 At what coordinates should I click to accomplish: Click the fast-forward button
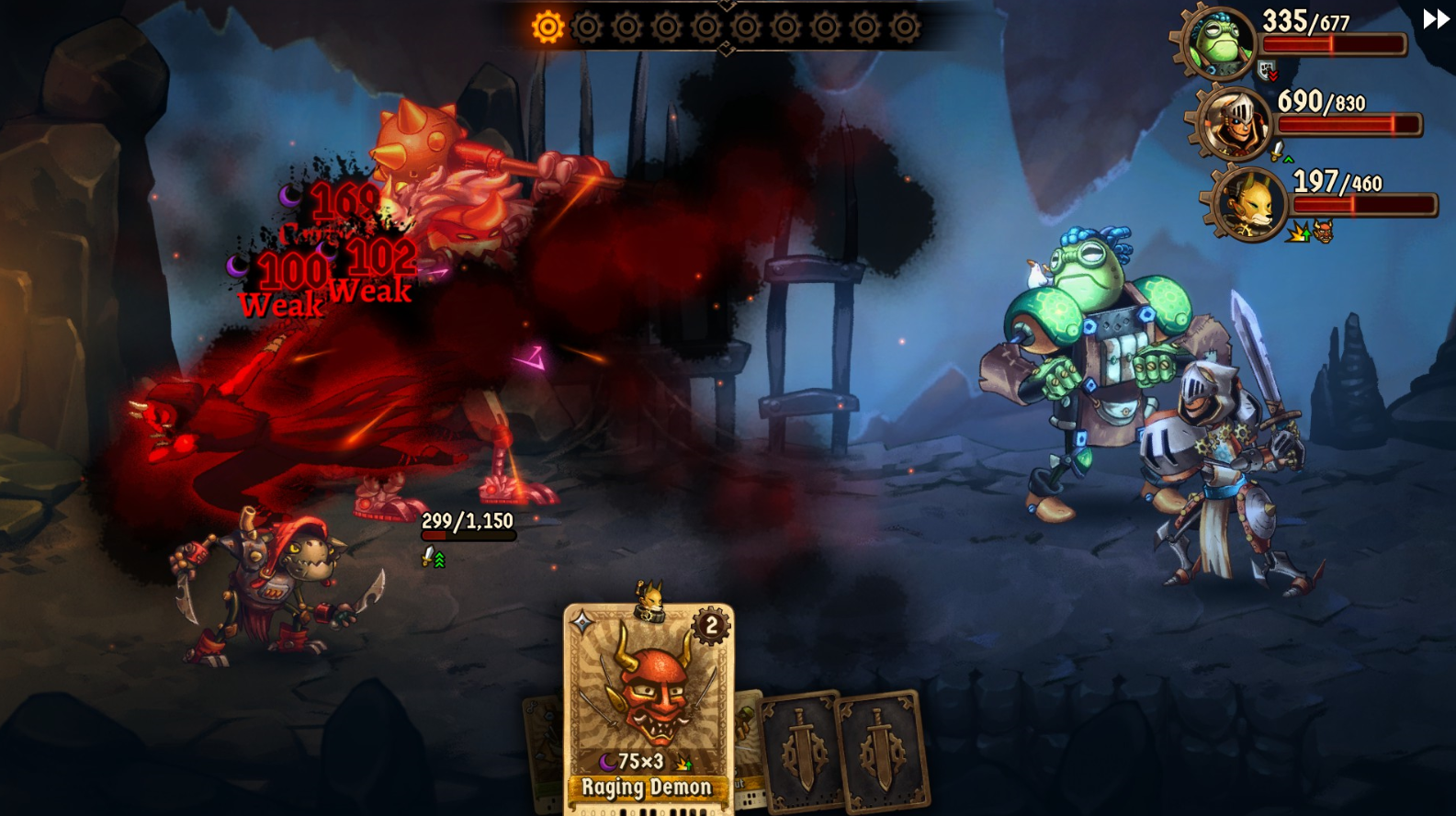[1435, 19]
